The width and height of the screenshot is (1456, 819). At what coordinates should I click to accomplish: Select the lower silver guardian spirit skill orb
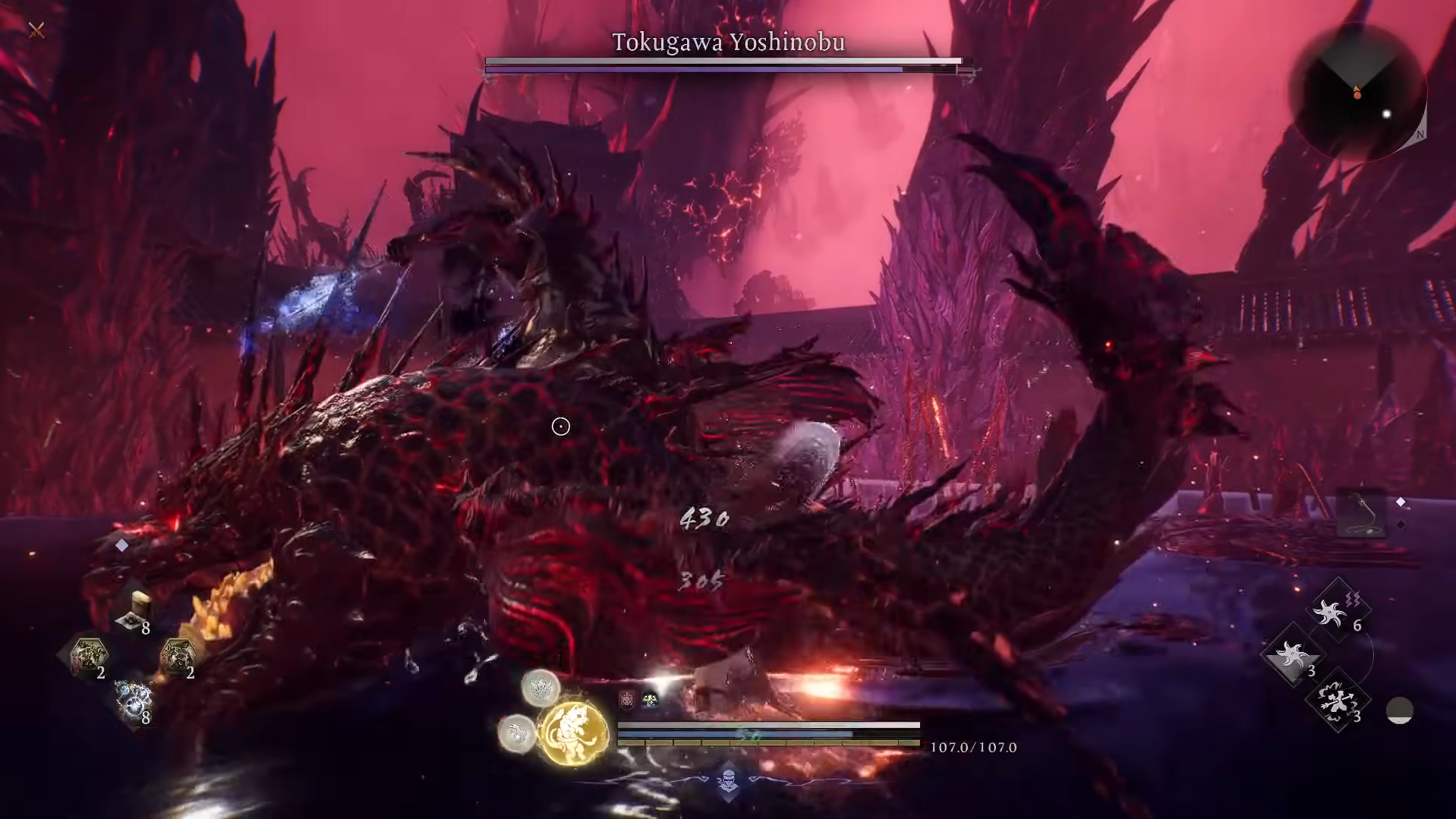pos(517,733)
